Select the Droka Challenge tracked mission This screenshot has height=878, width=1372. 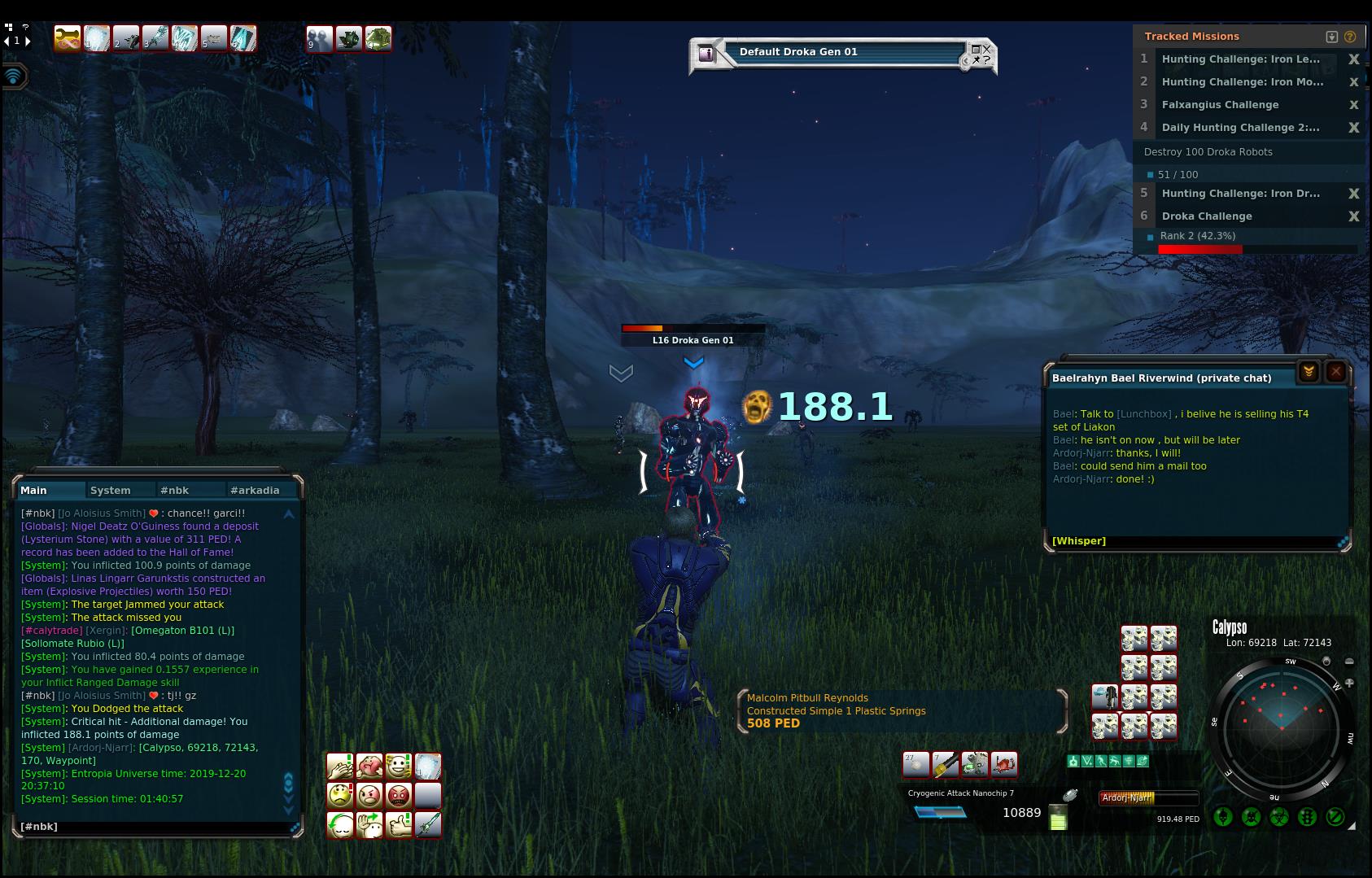1207,216
